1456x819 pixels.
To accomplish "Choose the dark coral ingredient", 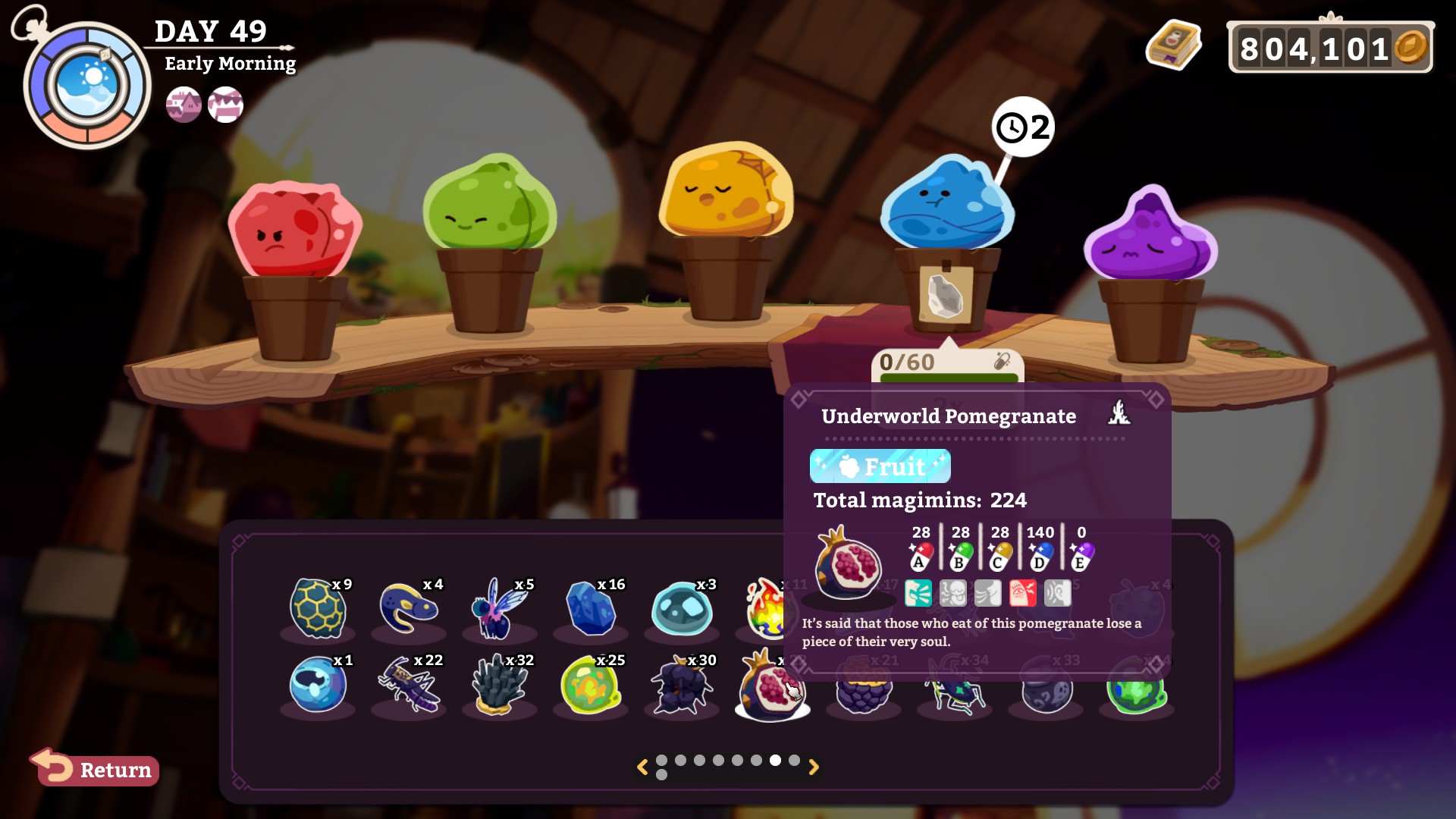I will 499,685.
